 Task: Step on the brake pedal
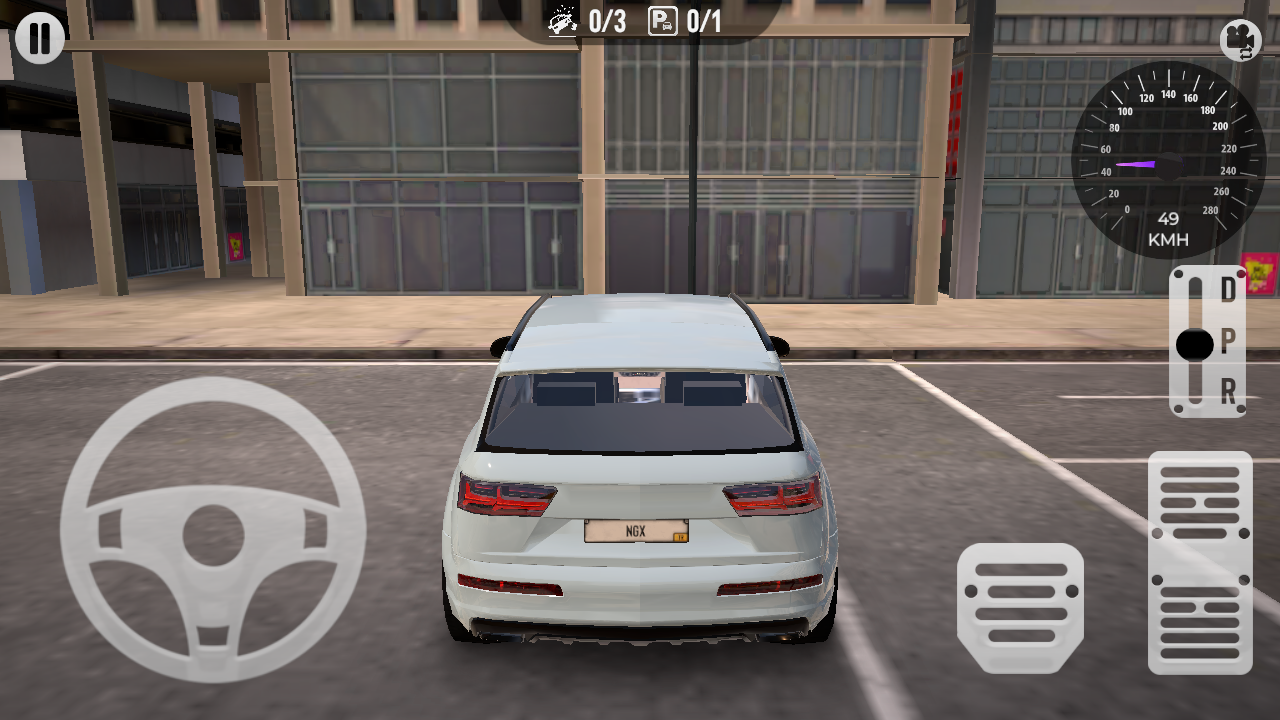(1020, 608)
